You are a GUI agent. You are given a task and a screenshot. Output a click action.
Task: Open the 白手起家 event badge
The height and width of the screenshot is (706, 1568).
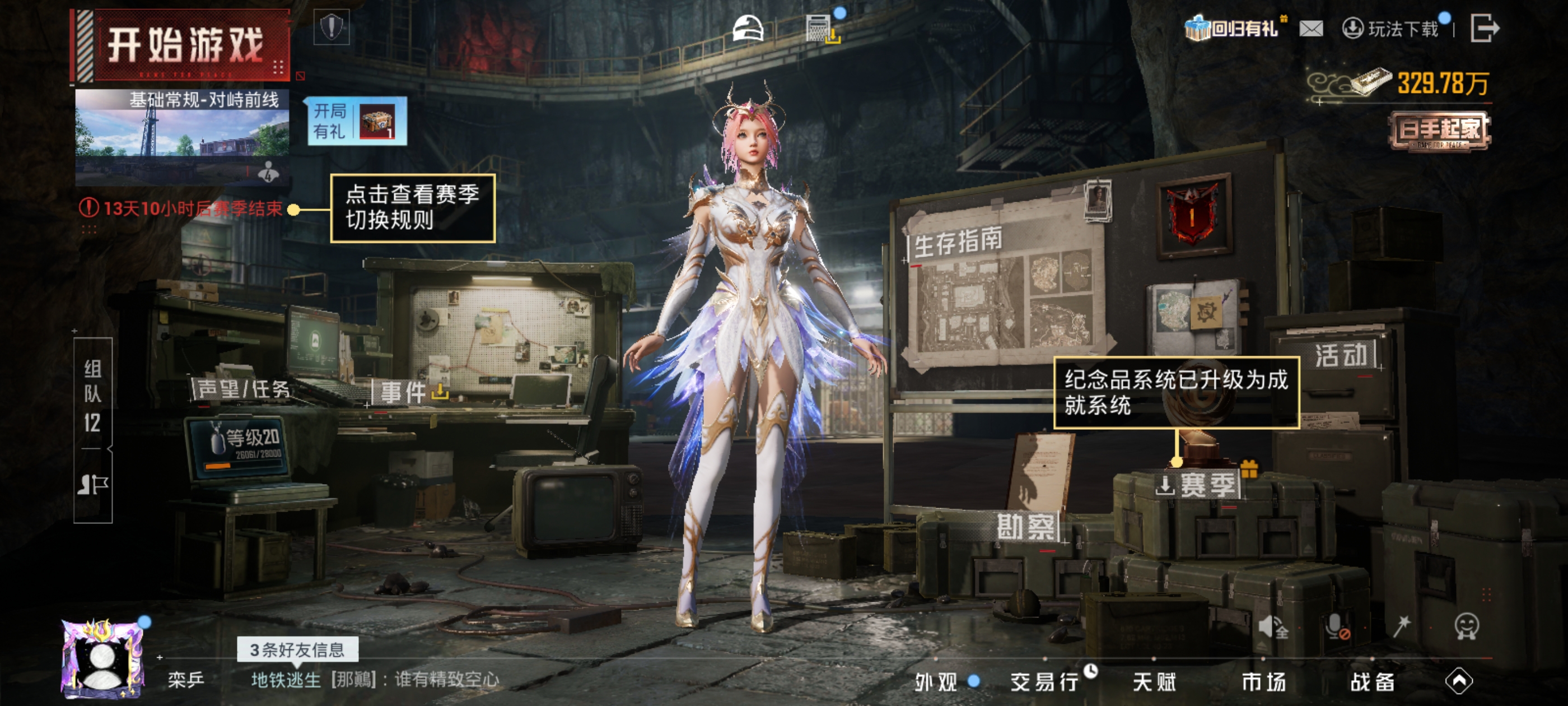pyautogui.click(x=1439, y=131)
